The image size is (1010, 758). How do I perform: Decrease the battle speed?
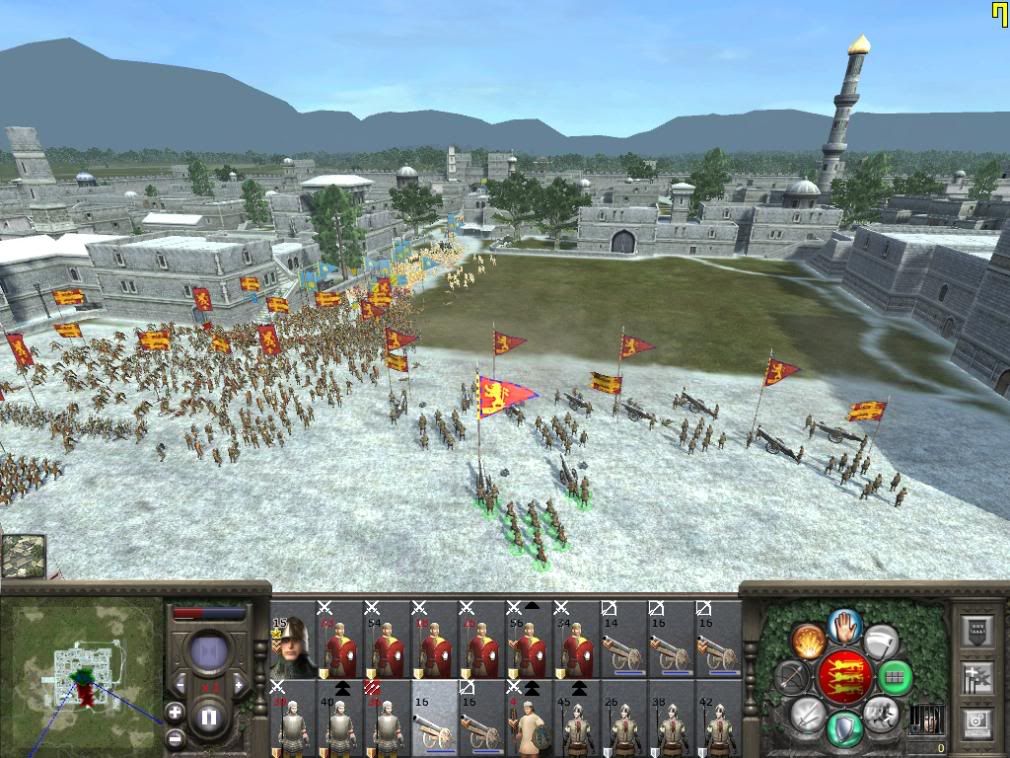click(181, 685)
